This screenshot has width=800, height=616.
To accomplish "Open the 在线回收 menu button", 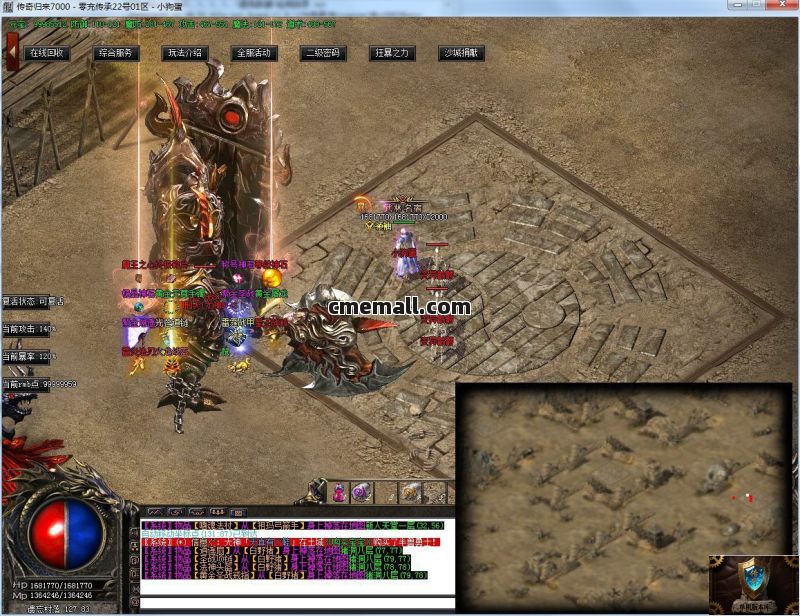I will click(47, 53).
